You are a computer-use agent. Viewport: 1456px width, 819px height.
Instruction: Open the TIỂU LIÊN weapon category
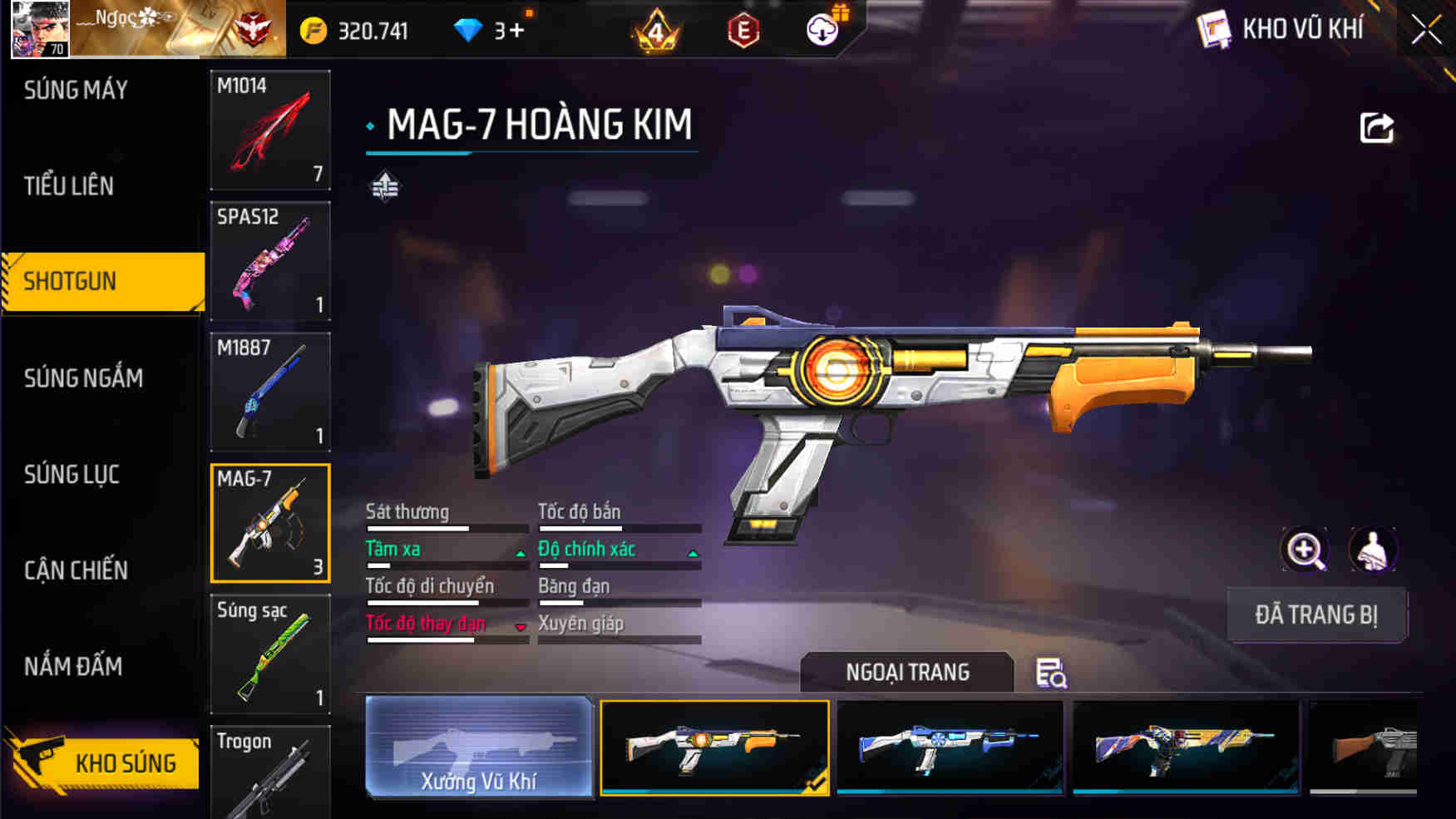69,185
